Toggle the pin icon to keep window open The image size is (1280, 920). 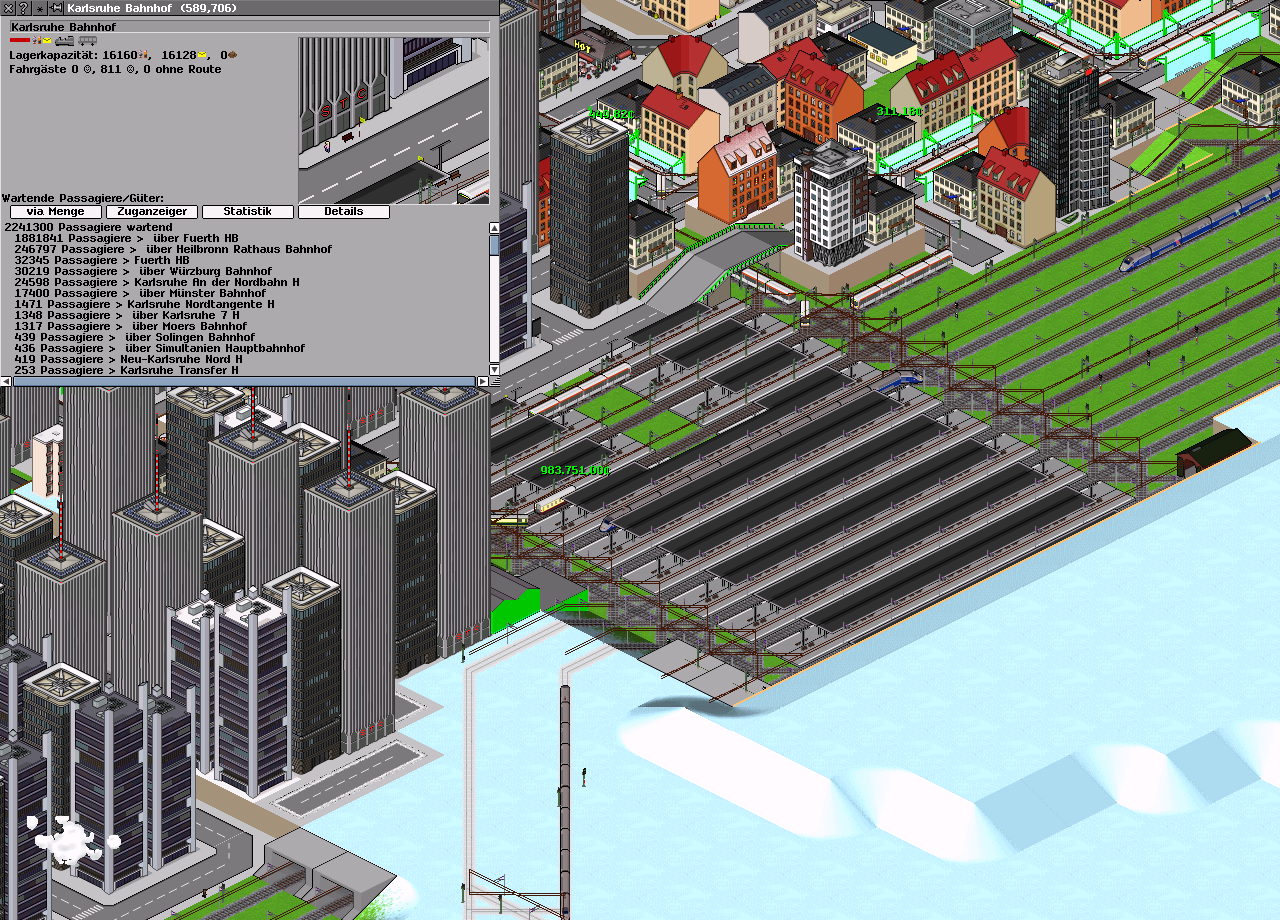click(56, 7)
